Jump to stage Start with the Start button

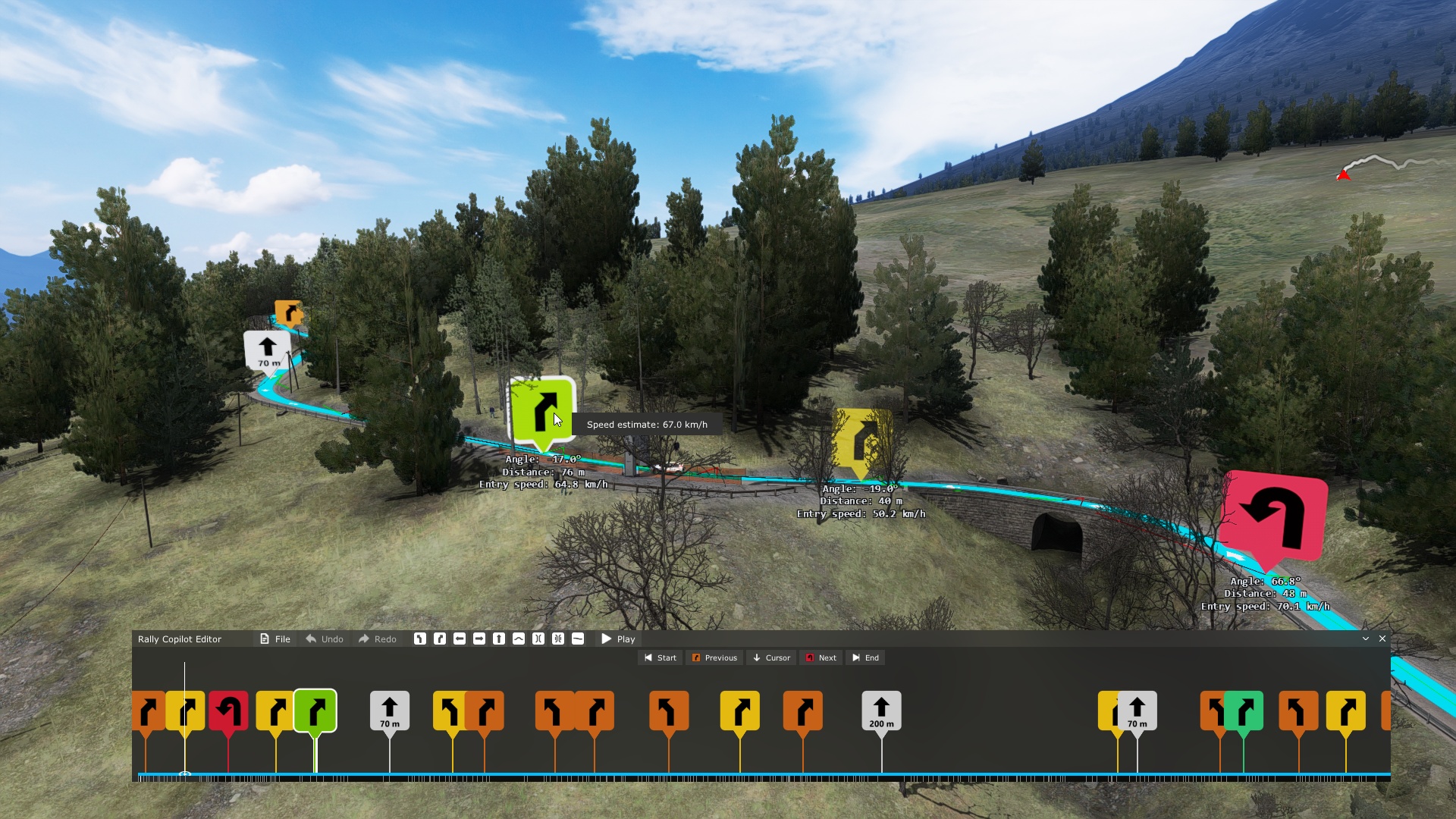[659, 657]
